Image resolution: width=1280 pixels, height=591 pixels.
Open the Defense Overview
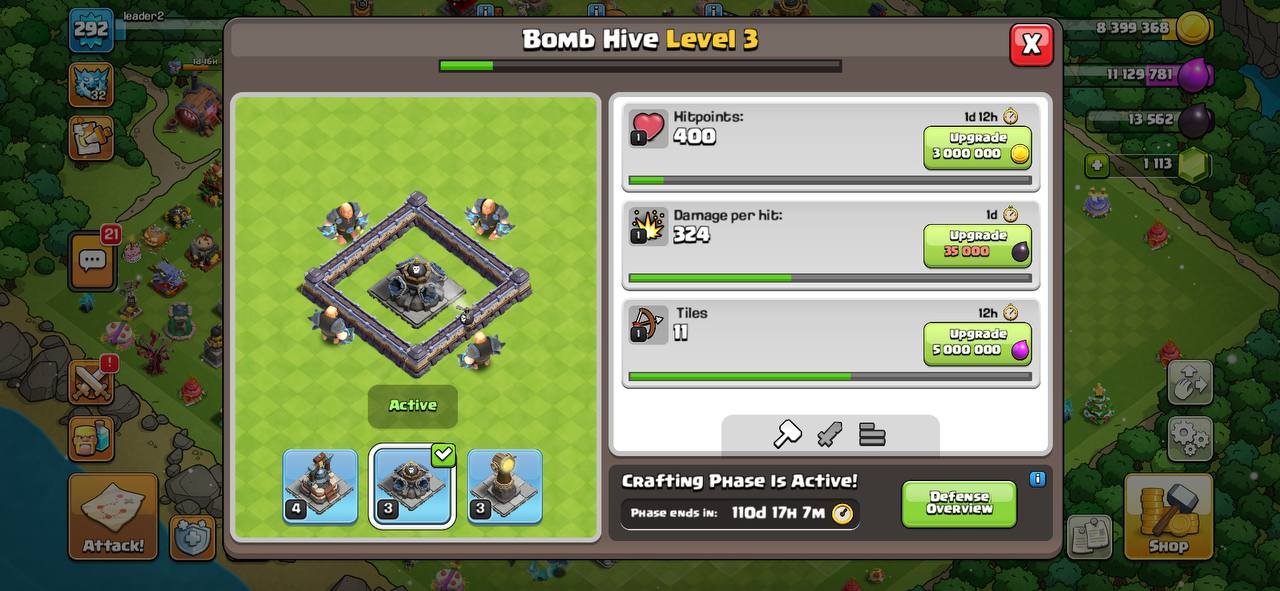tap(958, 503)
